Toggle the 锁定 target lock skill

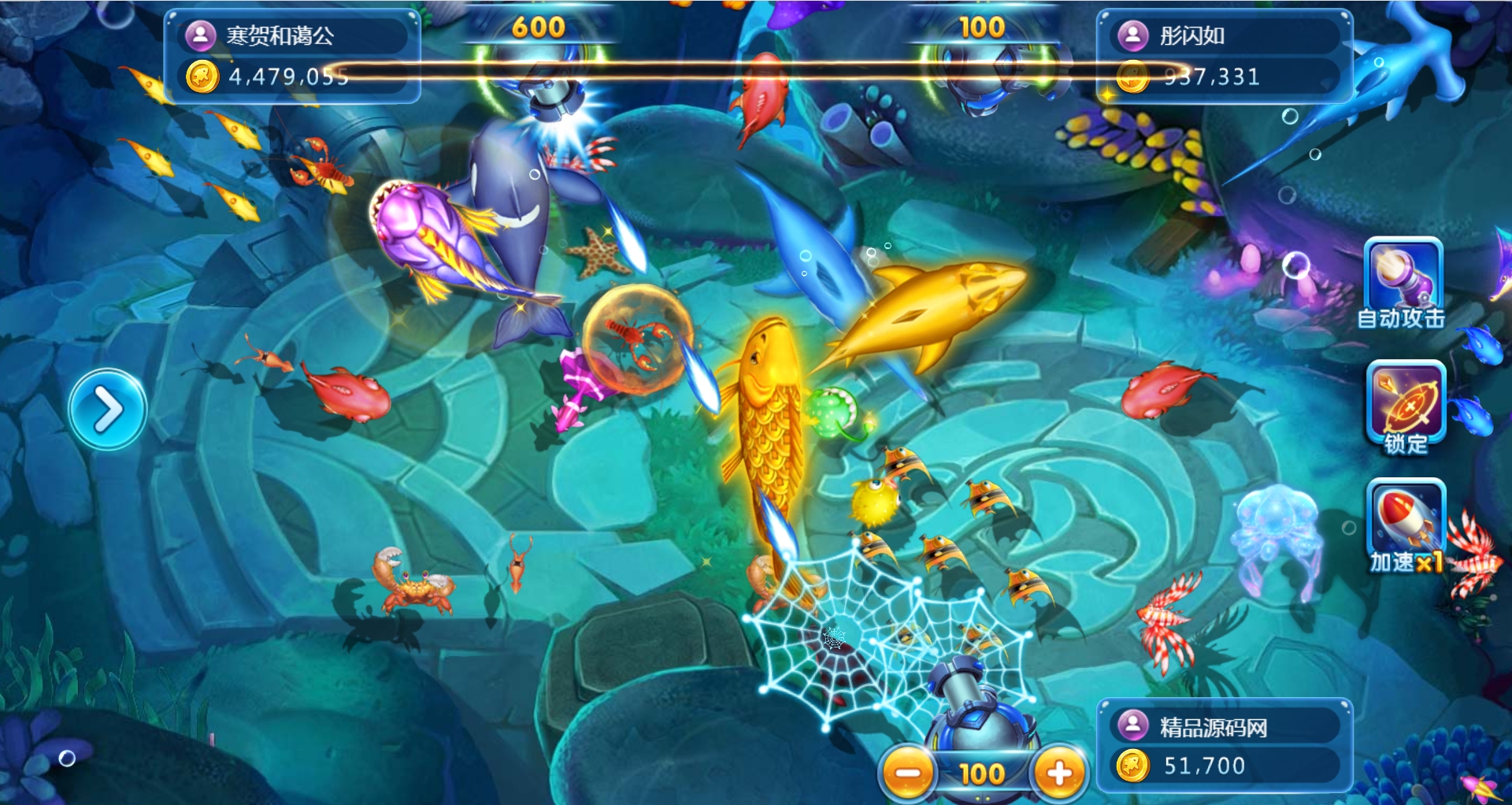pyautogui.click(x=1406, y=406)
